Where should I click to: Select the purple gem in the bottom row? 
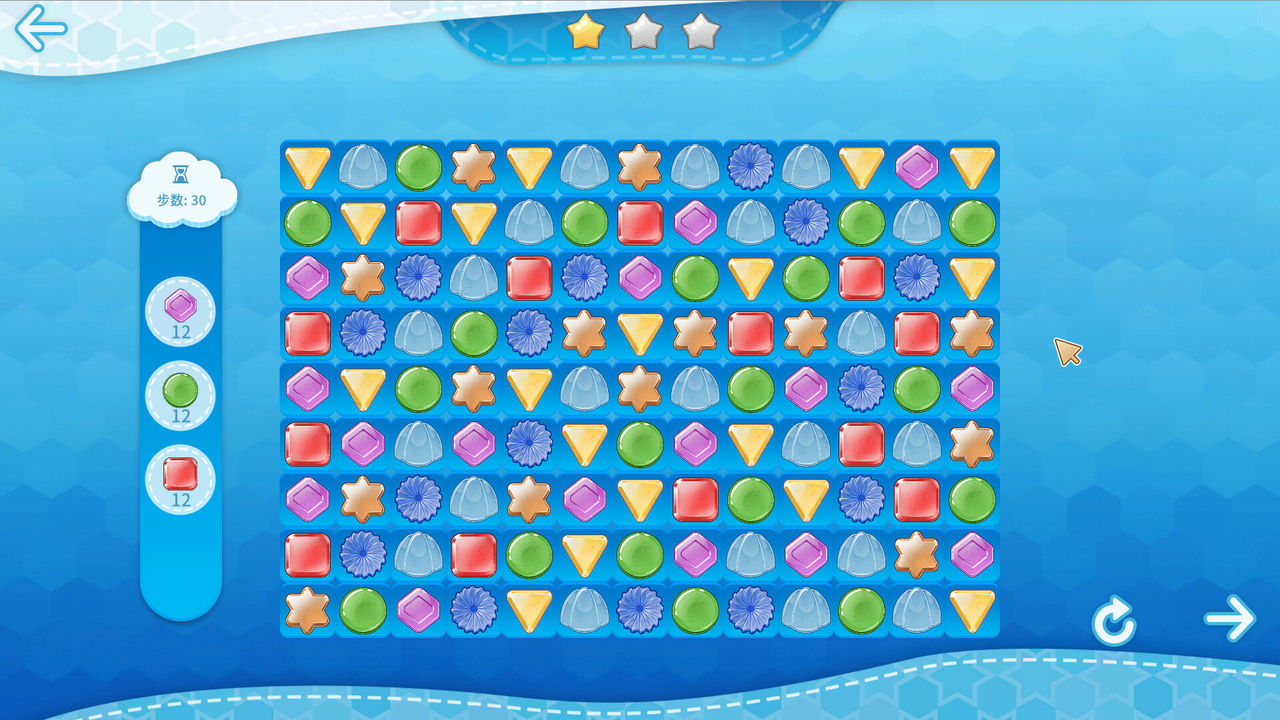(418, 610)
